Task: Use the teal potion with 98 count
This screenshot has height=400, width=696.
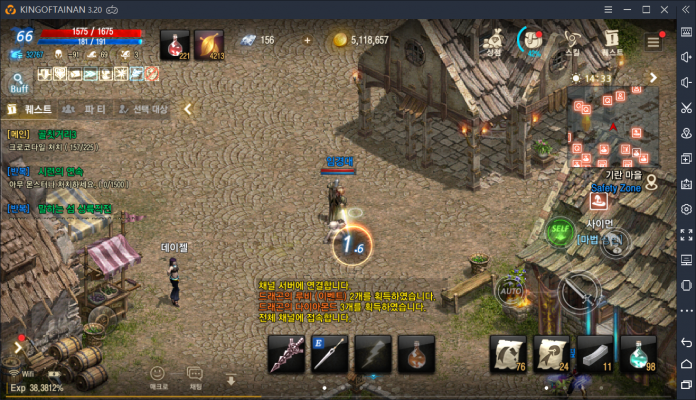Action: 641,352
